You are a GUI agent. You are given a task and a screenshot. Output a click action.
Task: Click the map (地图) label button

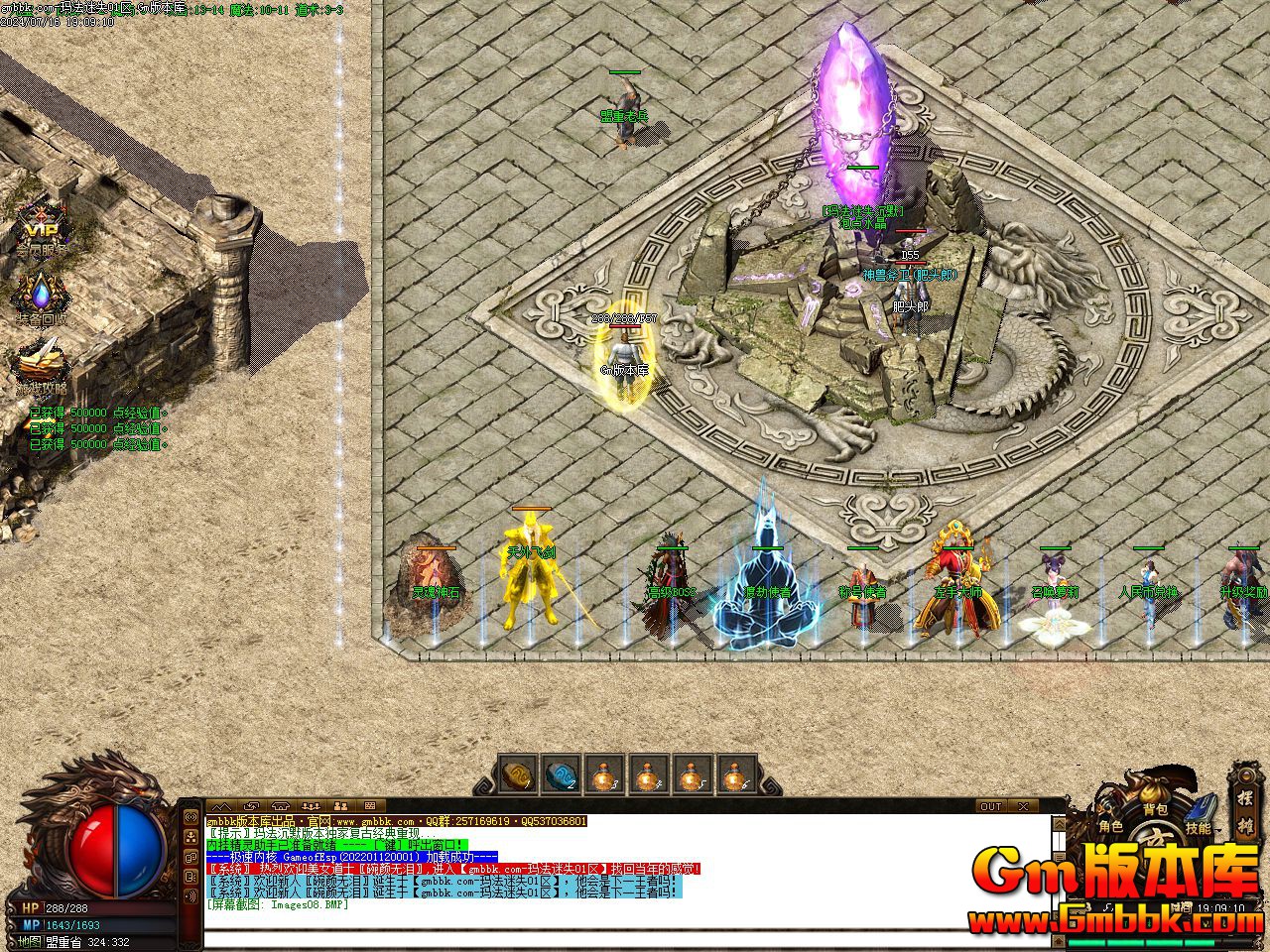click(x=27, y=942)
